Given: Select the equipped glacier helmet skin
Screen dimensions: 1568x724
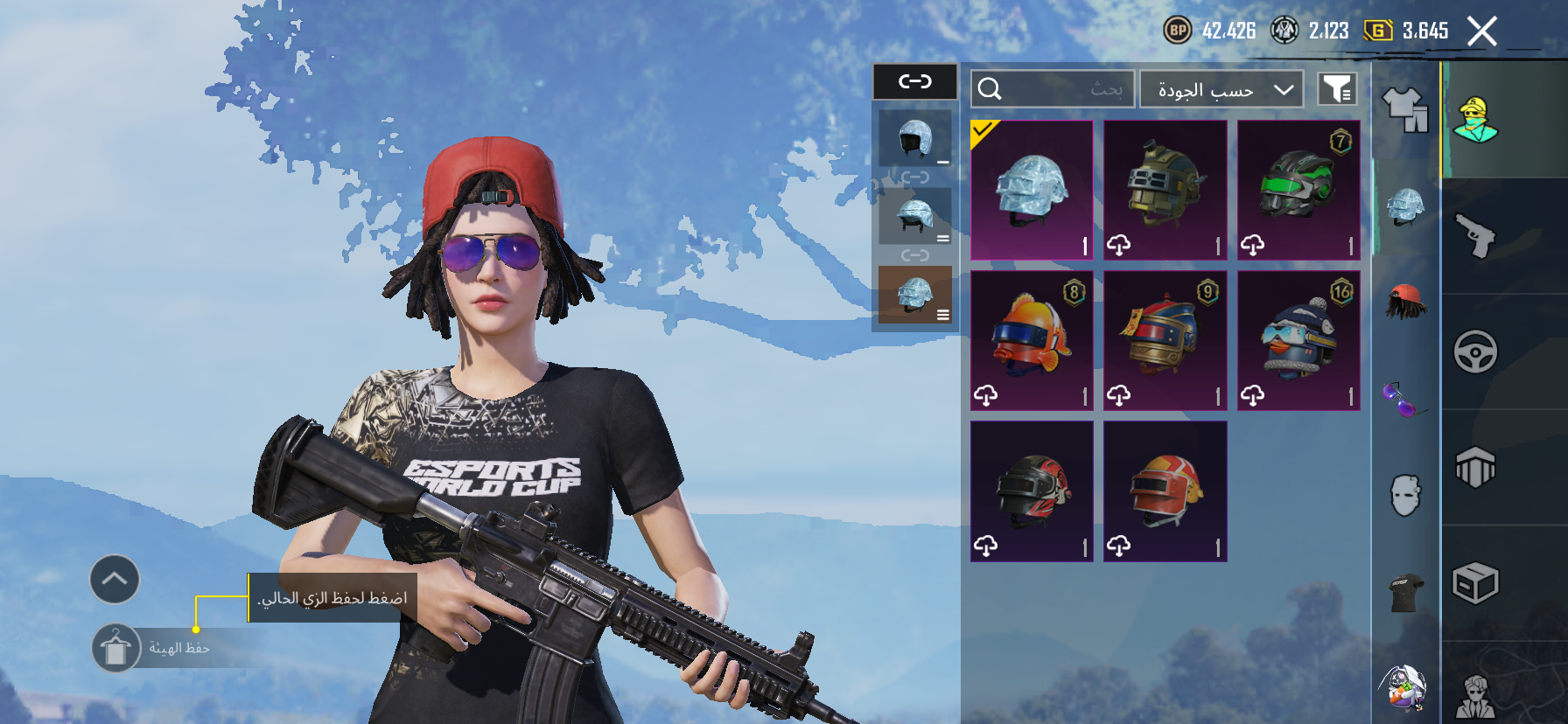Looking at the screenshot, I should click(1032, 191).
